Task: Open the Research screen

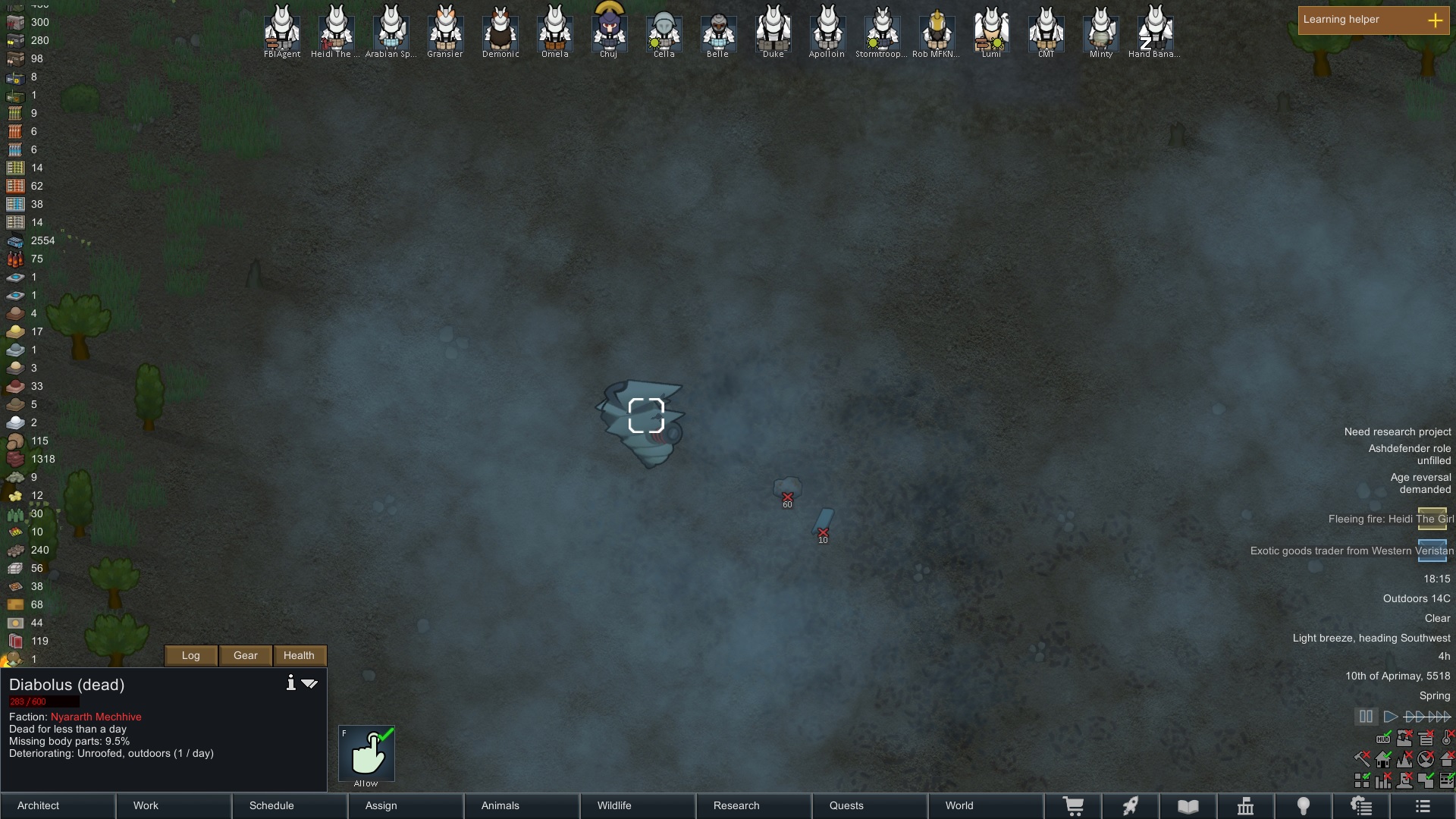Action: pos(755,805)
